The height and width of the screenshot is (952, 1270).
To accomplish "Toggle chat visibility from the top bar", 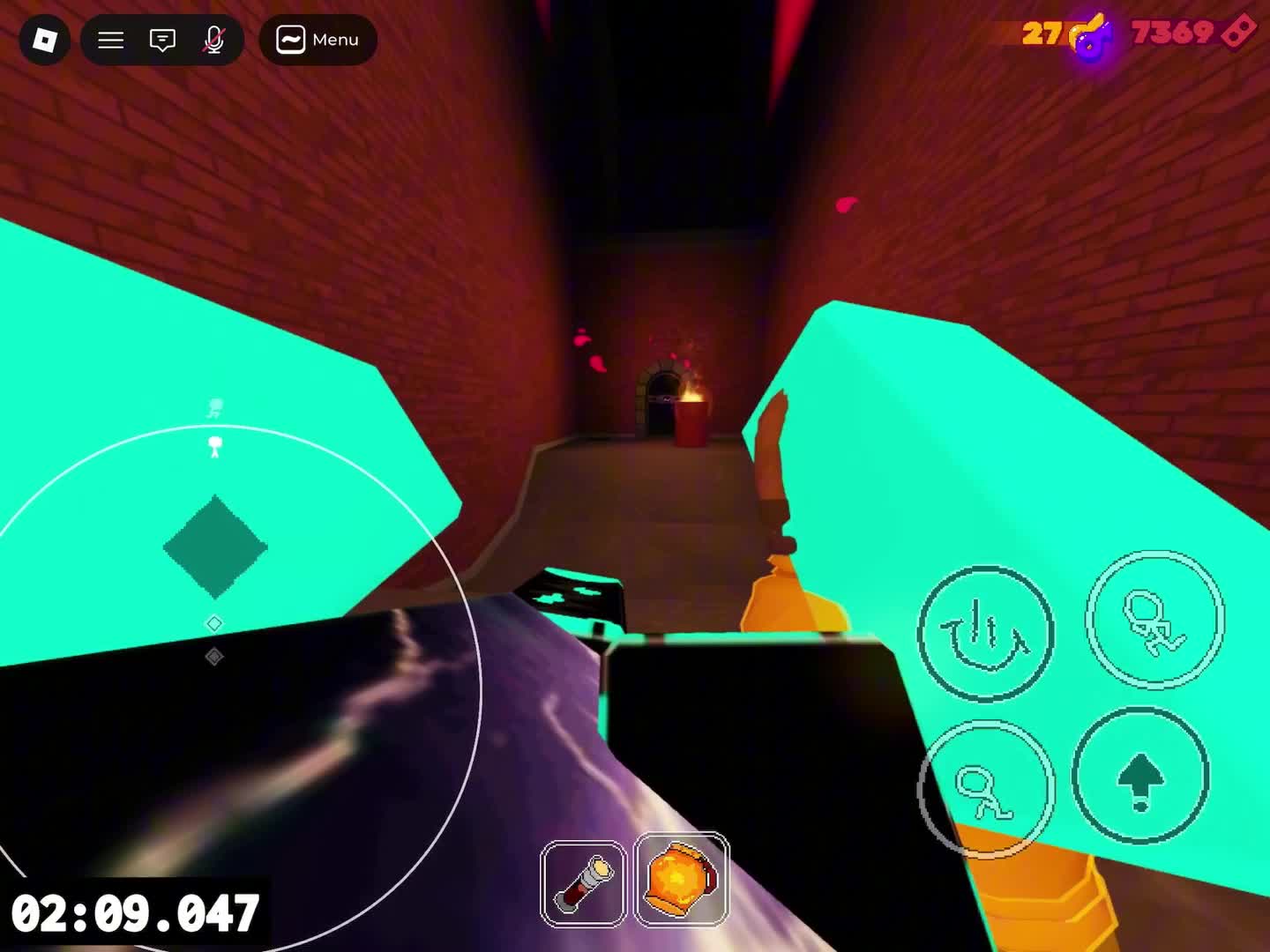I will tap(161, 40).
